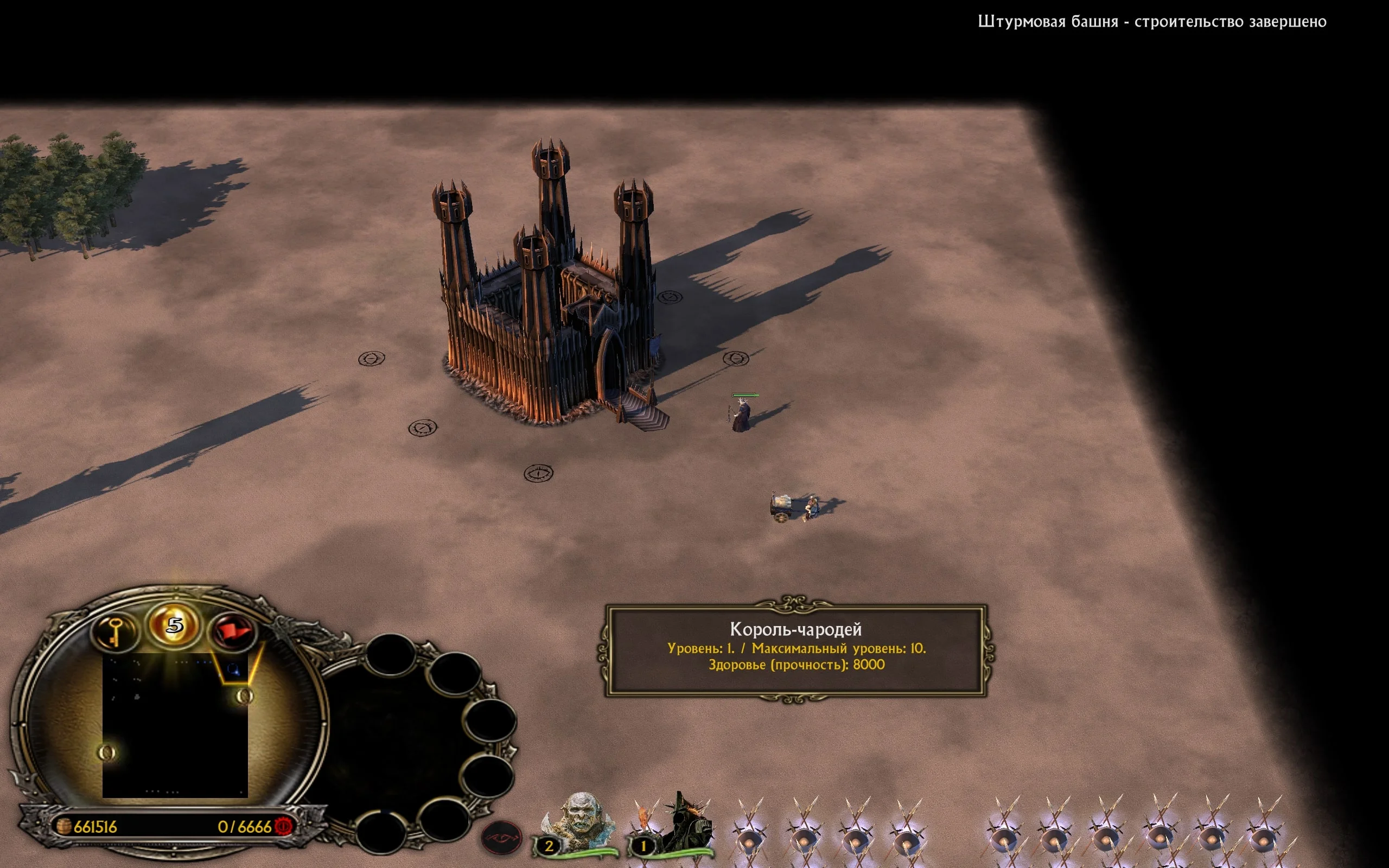Open the options menu with the key icon

click(115, 632)
